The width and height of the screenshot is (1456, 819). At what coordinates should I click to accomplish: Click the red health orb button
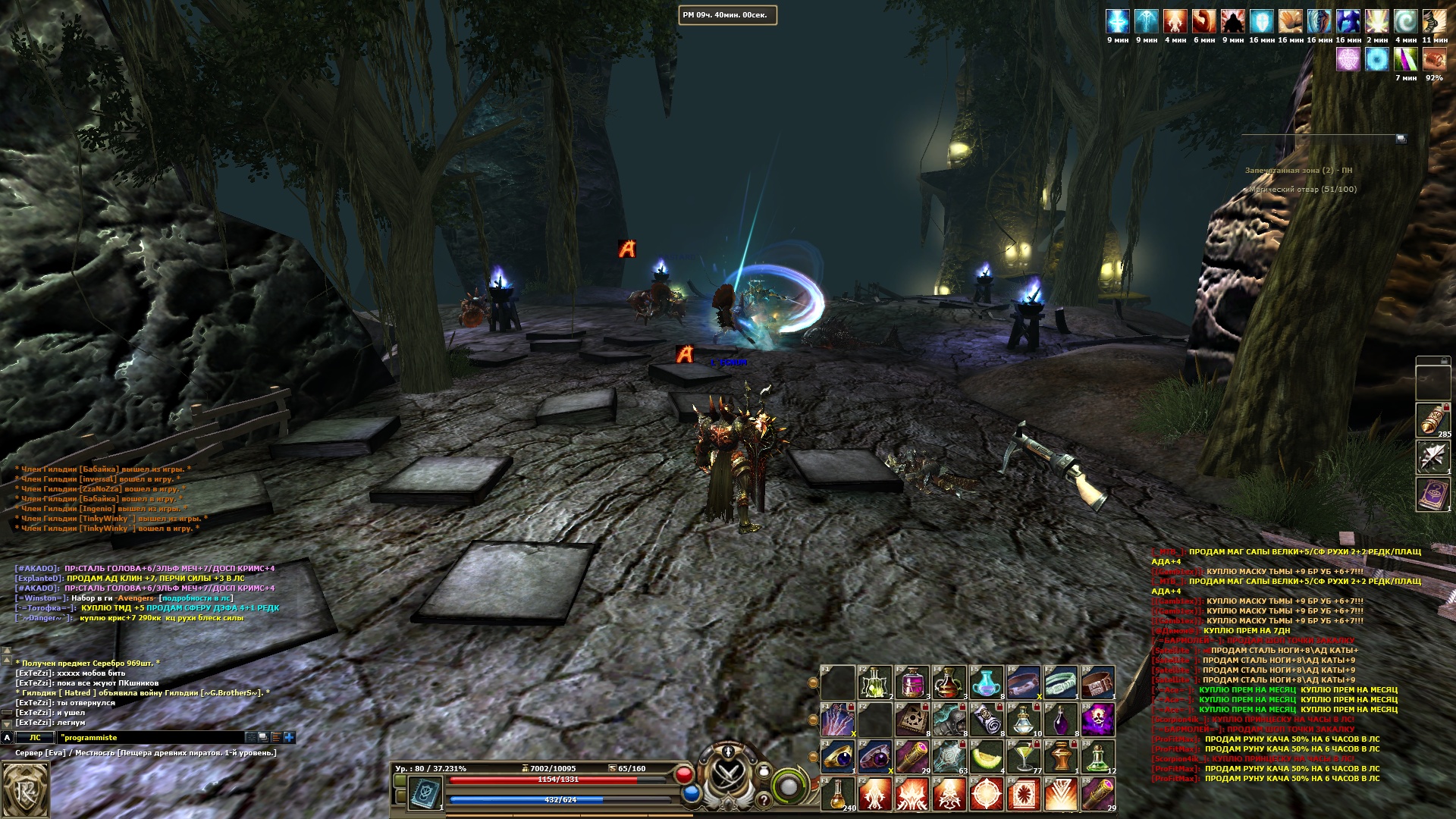(684, 774)
